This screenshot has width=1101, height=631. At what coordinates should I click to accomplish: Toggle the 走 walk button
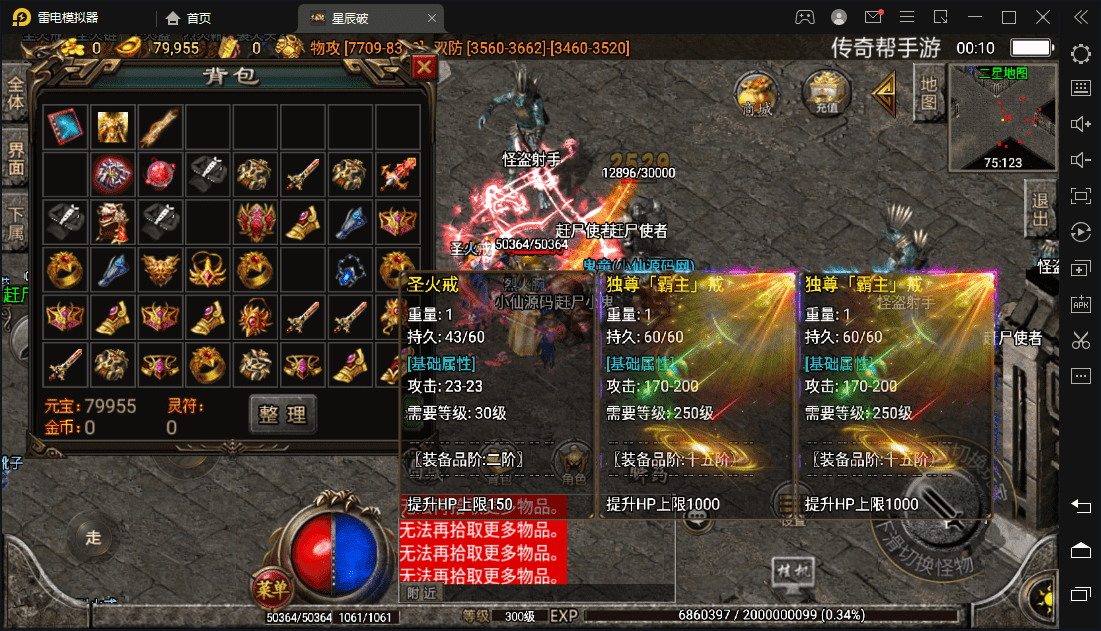(93, 538)
